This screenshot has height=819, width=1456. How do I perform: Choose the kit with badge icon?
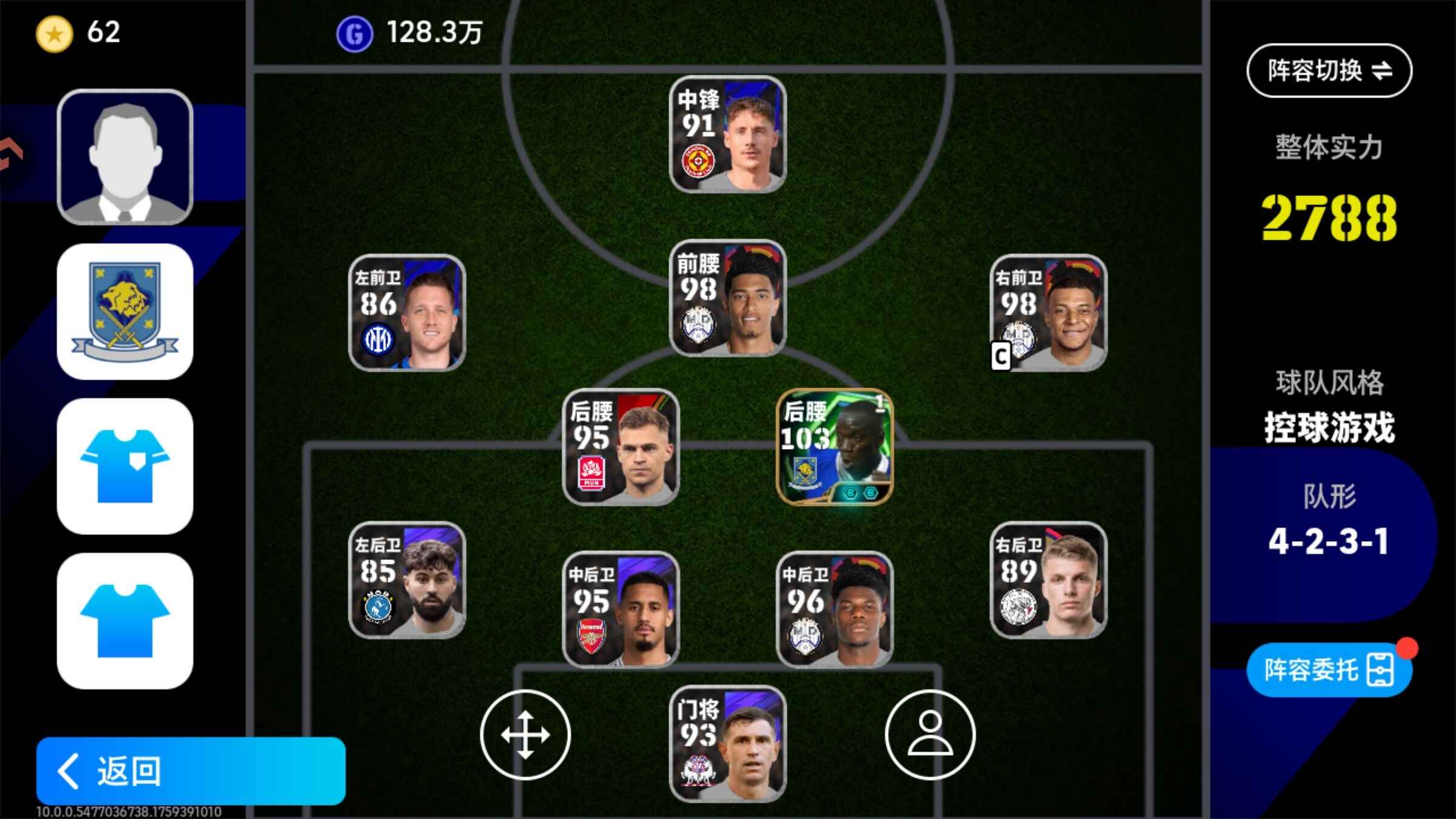pos(125,466)
